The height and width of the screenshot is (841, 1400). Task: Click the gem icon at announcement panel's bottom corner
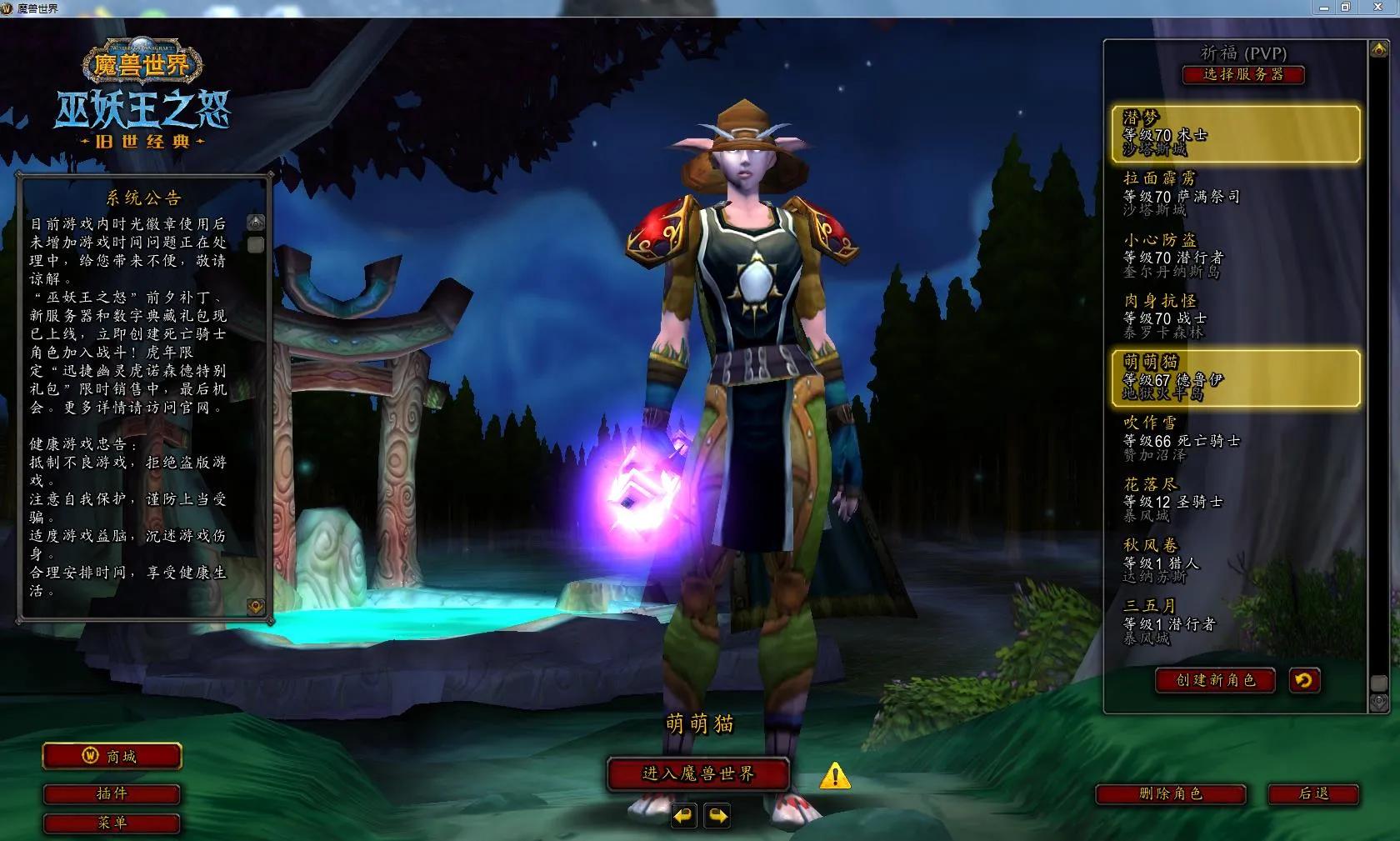(x=255, y=607)
